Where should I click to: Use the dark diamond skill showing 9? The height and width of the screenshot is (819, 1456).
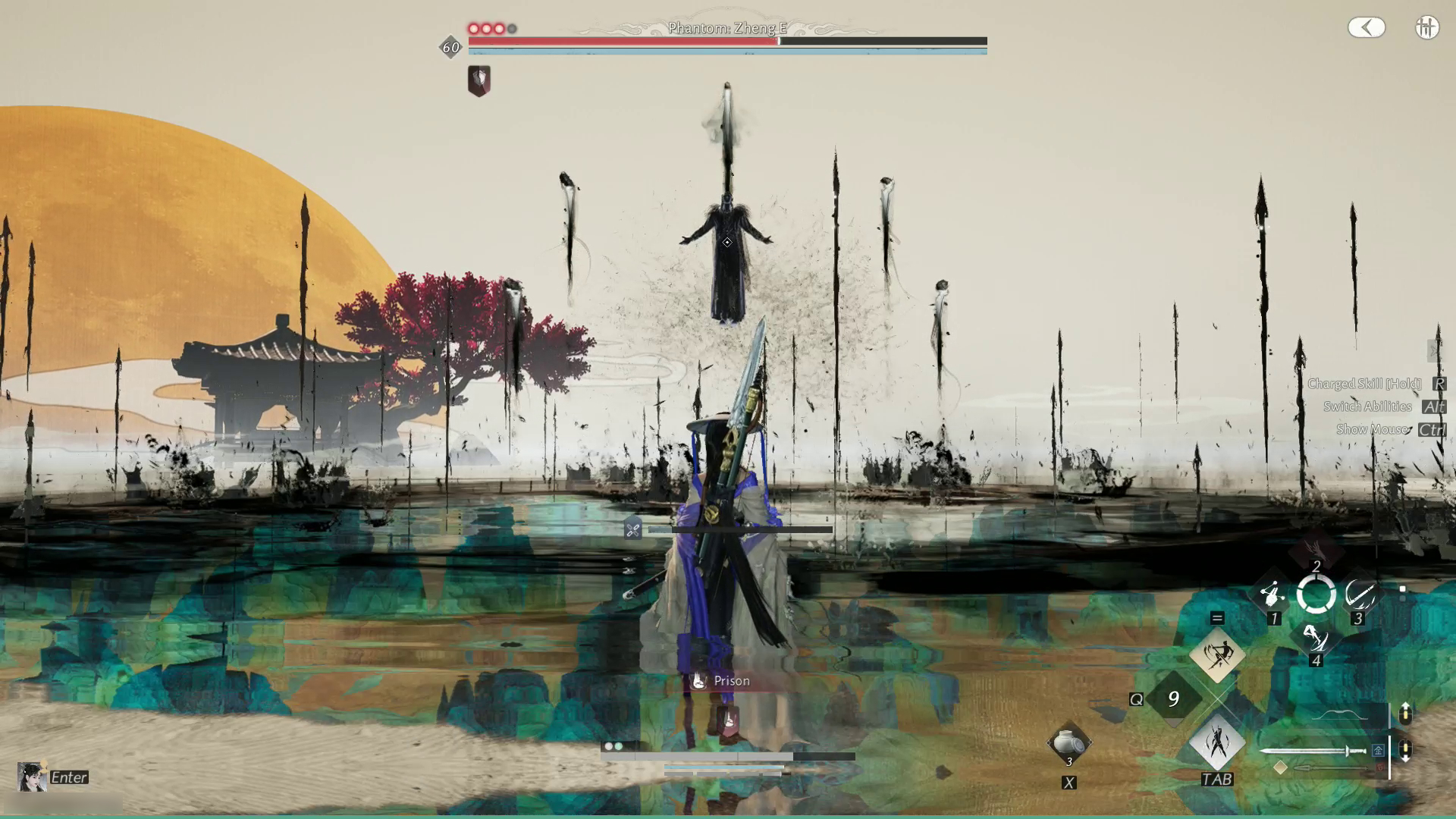pyautogui.click(x=1173, y=698)
